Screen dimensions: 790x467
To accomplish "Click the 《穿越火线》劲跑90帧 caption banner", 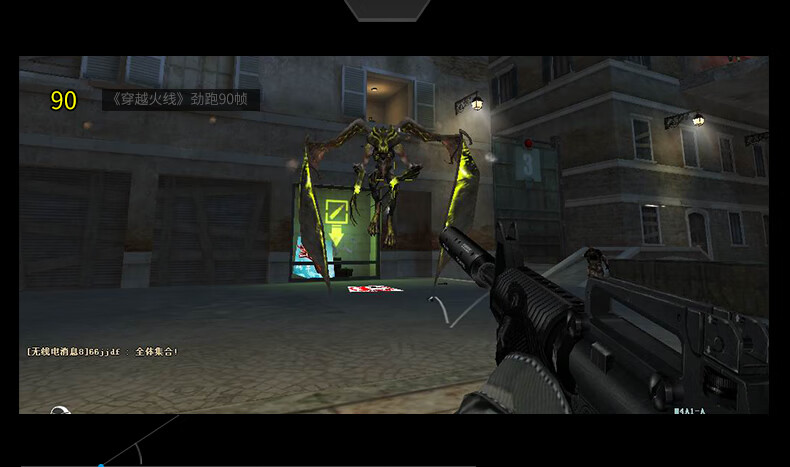I will 181,100.
